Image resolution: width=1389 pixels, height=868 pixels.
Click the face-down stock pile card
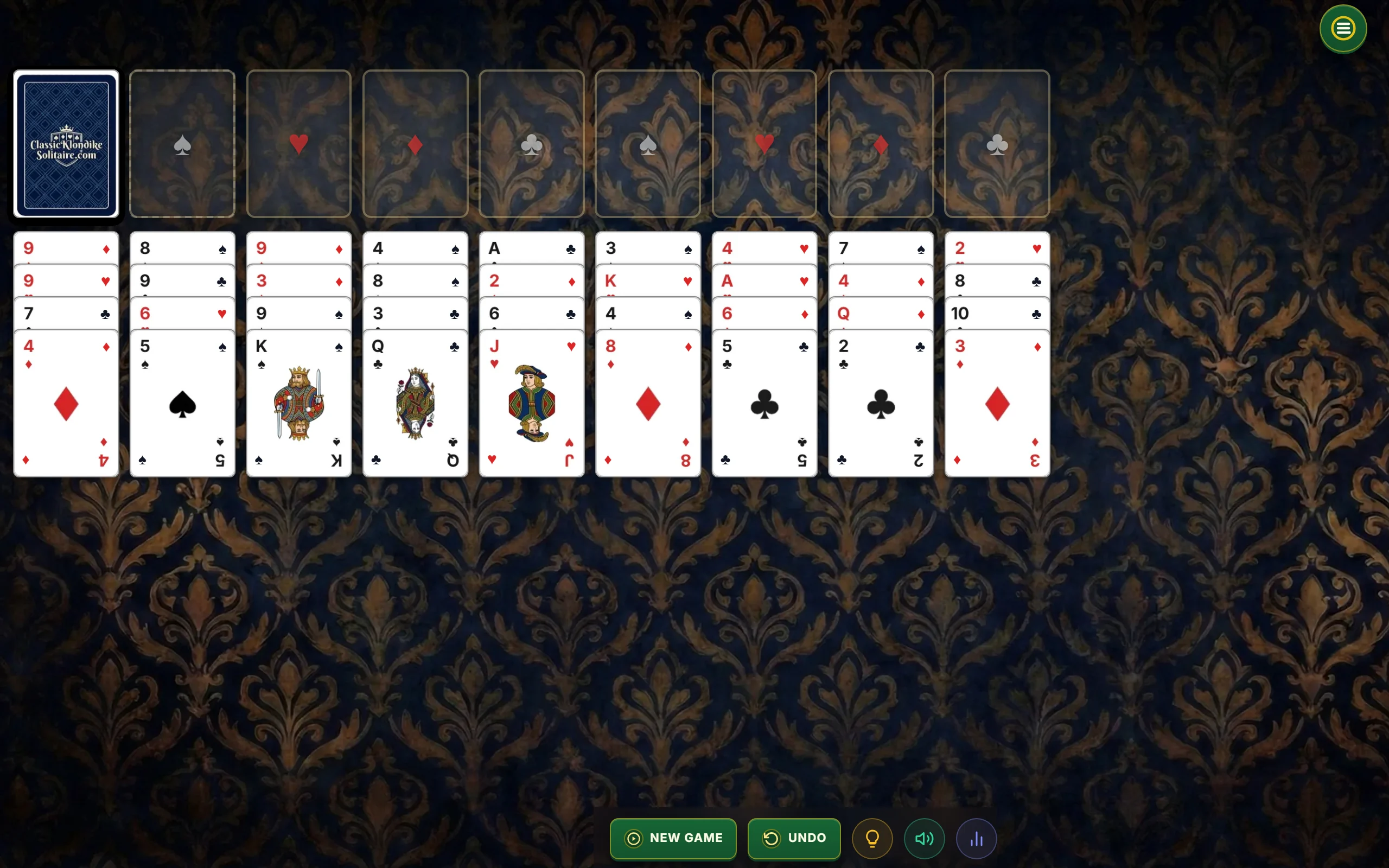point(65,144)
